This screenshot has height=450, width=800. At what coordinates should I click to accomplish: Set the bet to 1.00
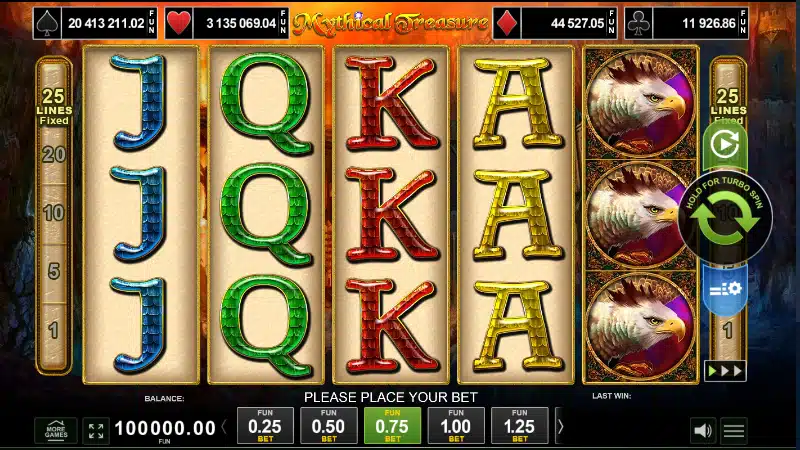pos(456,426)
